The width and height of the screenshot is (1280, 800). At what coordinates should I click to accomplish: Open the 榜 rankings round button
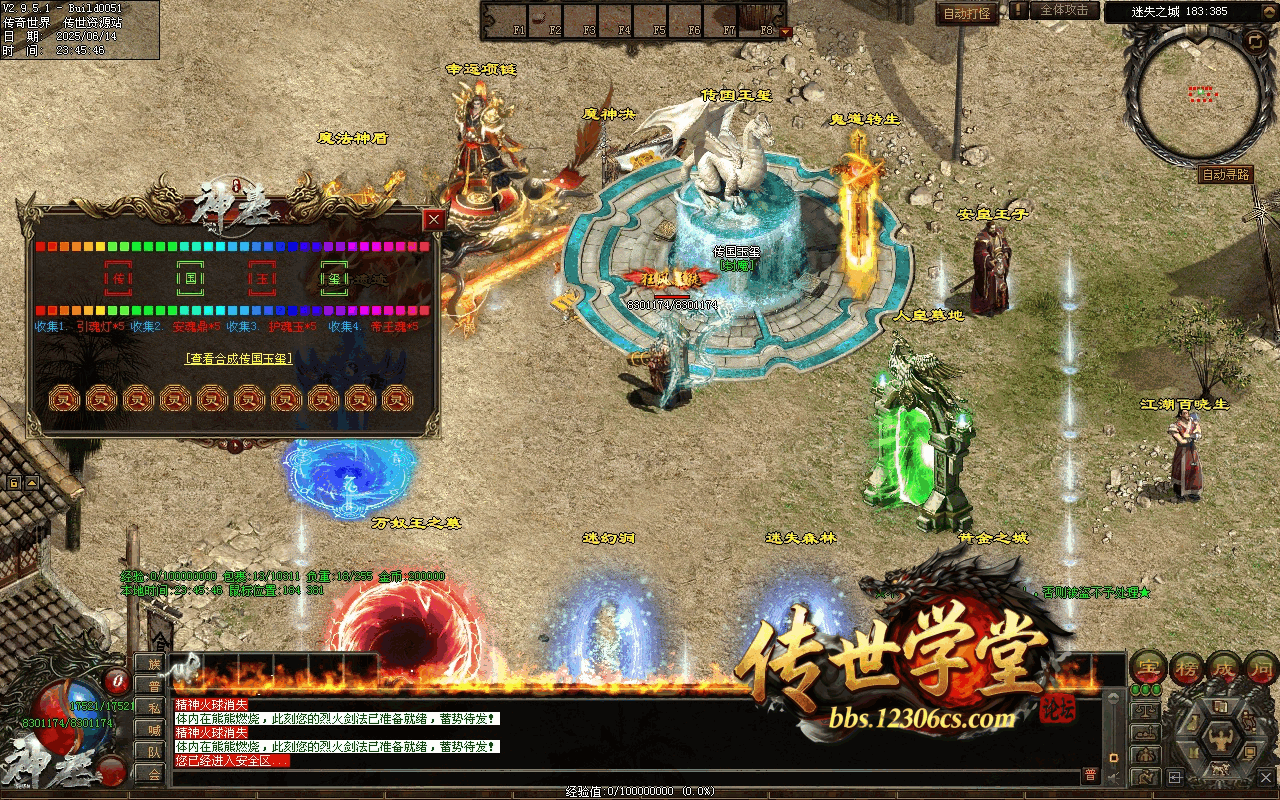coord(1185,667)
